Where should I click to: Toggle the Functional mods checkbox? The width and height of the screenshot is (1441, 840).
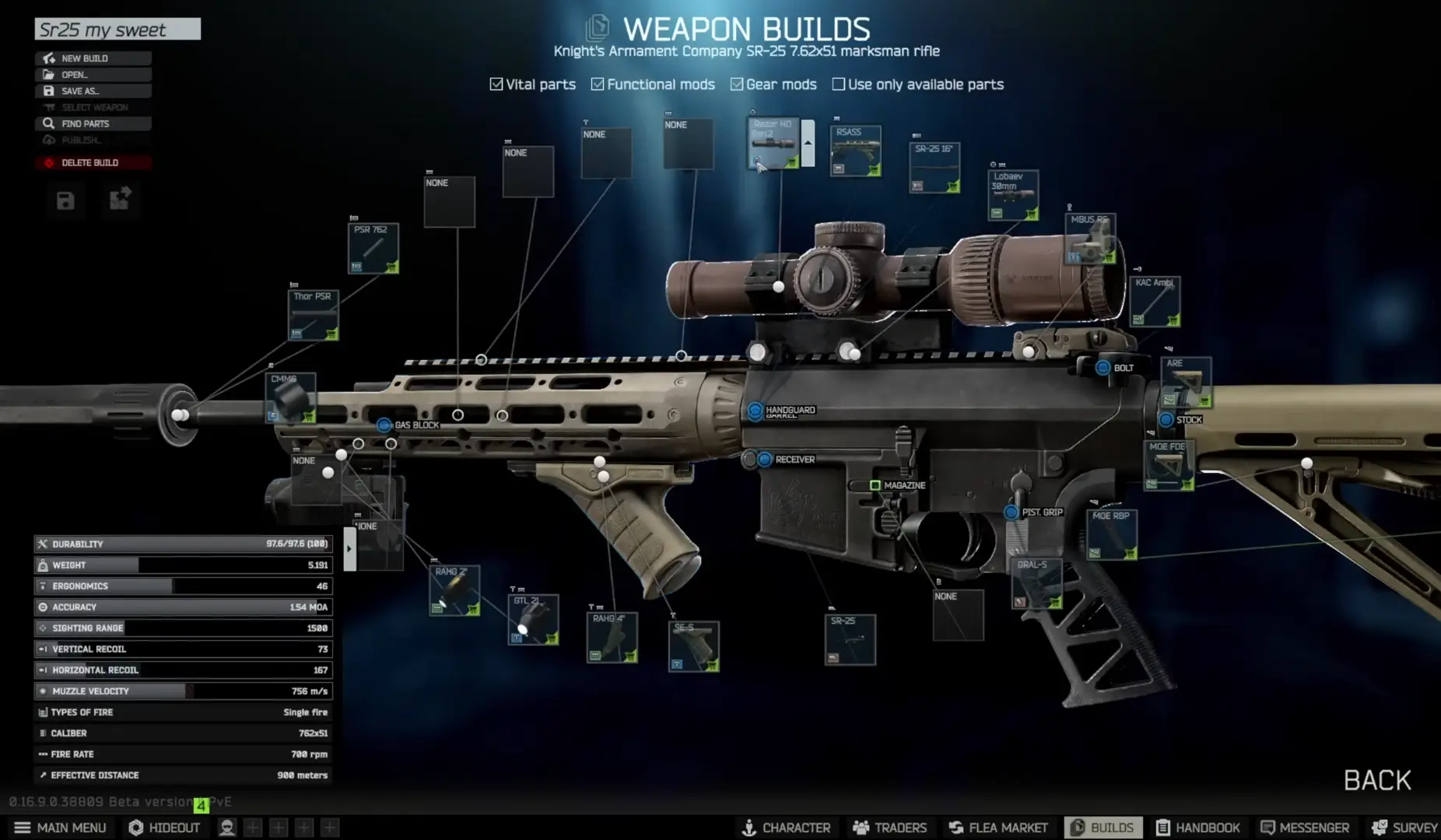point(598,83)
